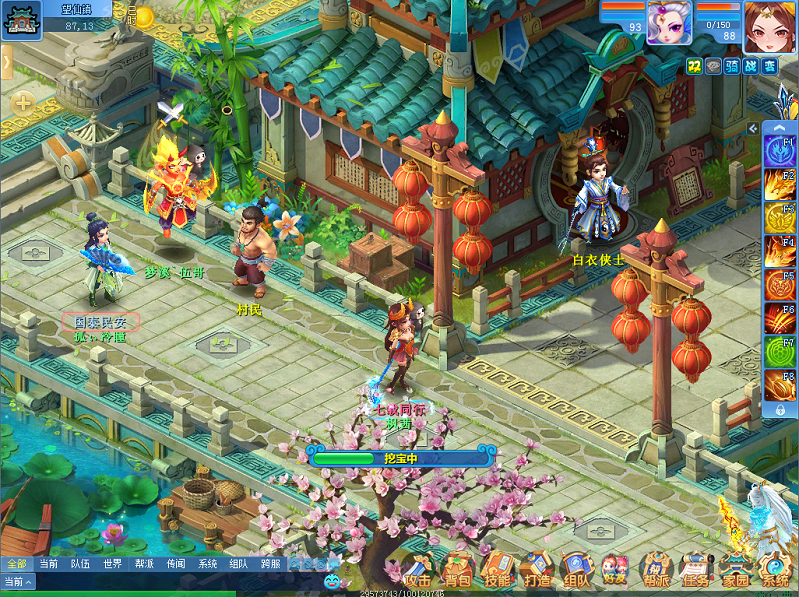Screen dimensions: 799x597
Task: Select the 传闻 chat tab
Action: 176,564
